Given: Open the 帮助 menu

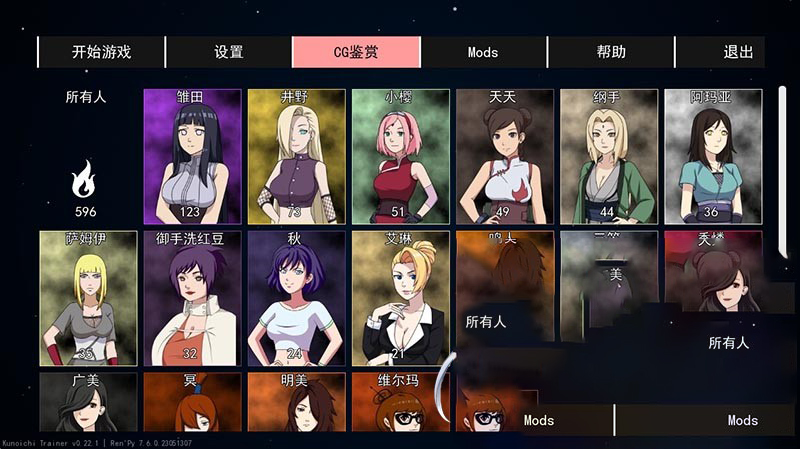Looking at the screenshot, I should [611, 52].
